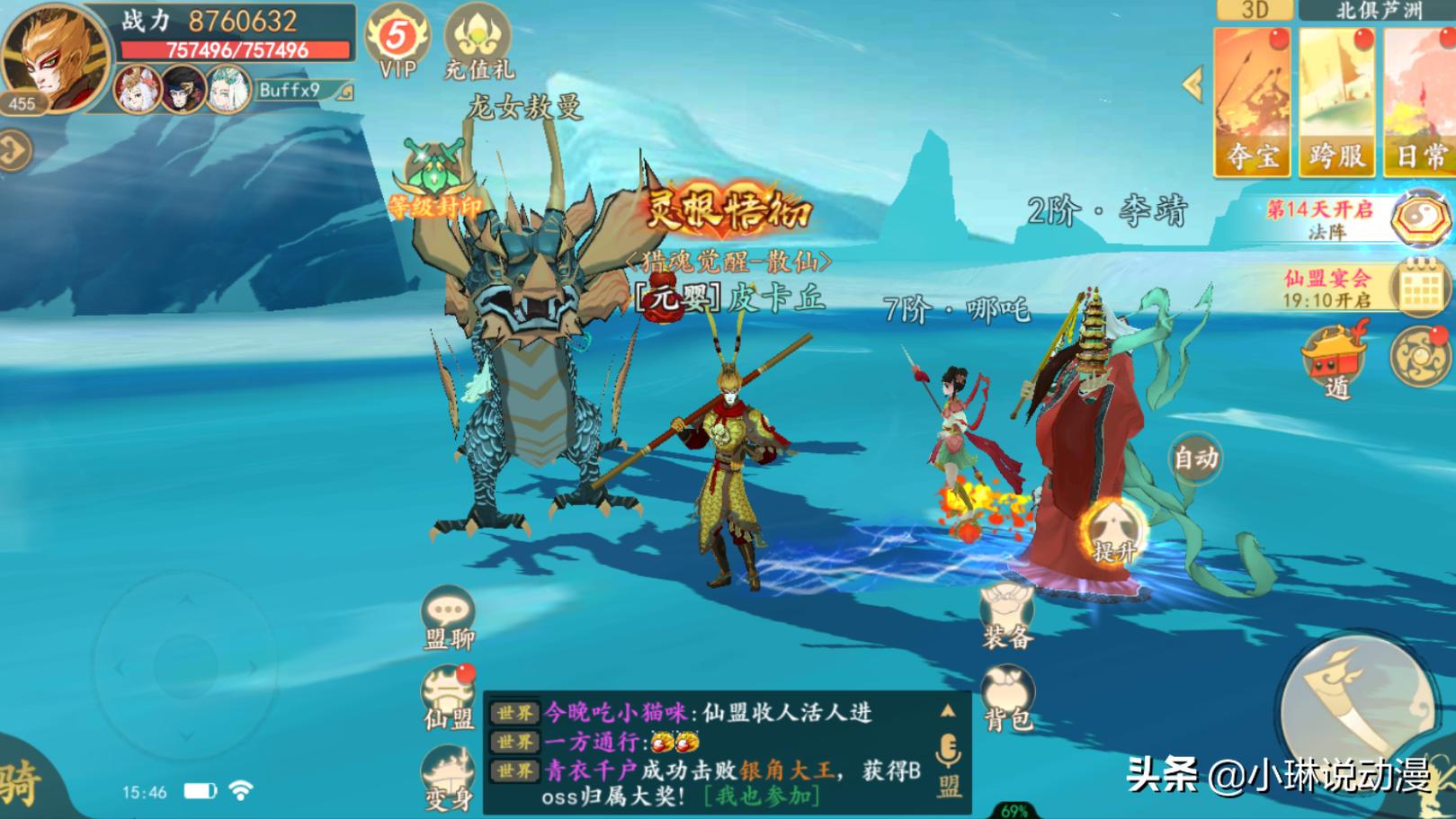1456x819 pixels.
Task: Open the 日常 daily activities card
Action: point(1420,102)
